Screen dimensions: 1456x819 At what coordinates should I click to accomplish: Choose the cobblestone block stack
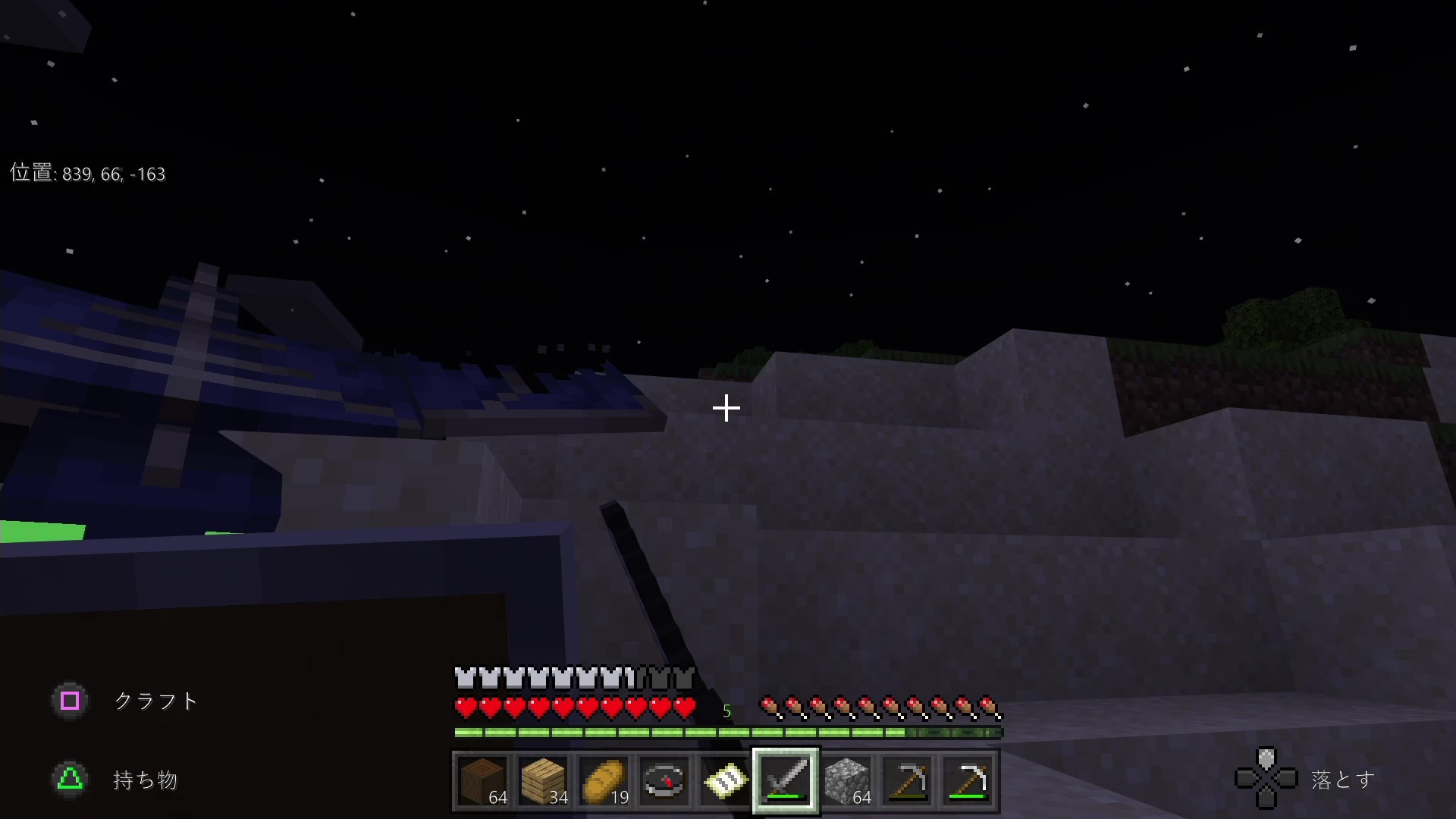click(x=847, y=780)
